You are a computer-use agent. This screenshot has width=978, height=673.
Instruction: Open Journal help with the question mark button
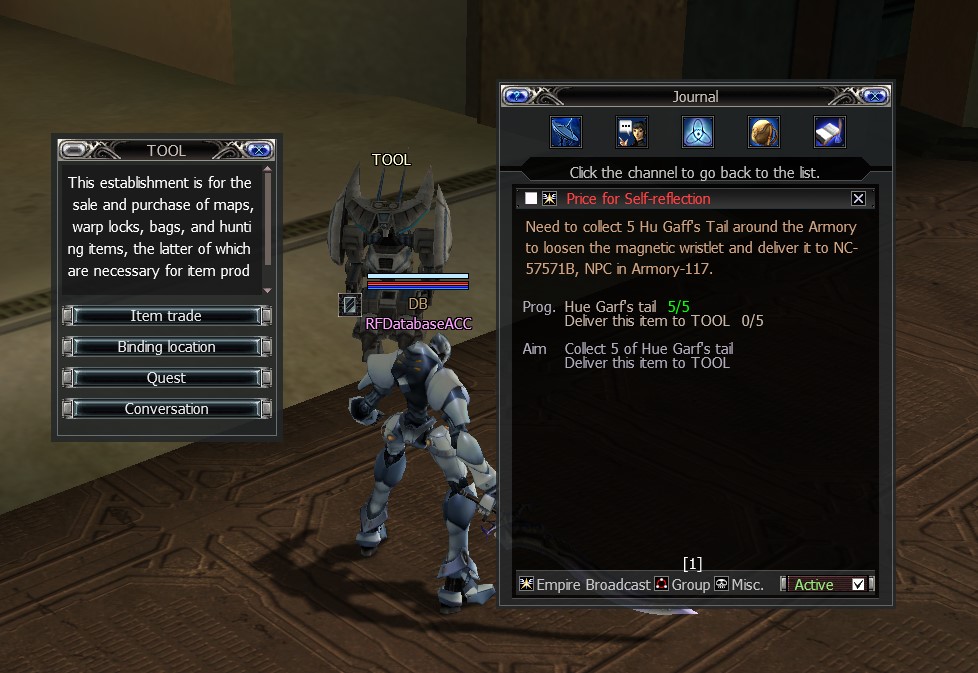517,97
